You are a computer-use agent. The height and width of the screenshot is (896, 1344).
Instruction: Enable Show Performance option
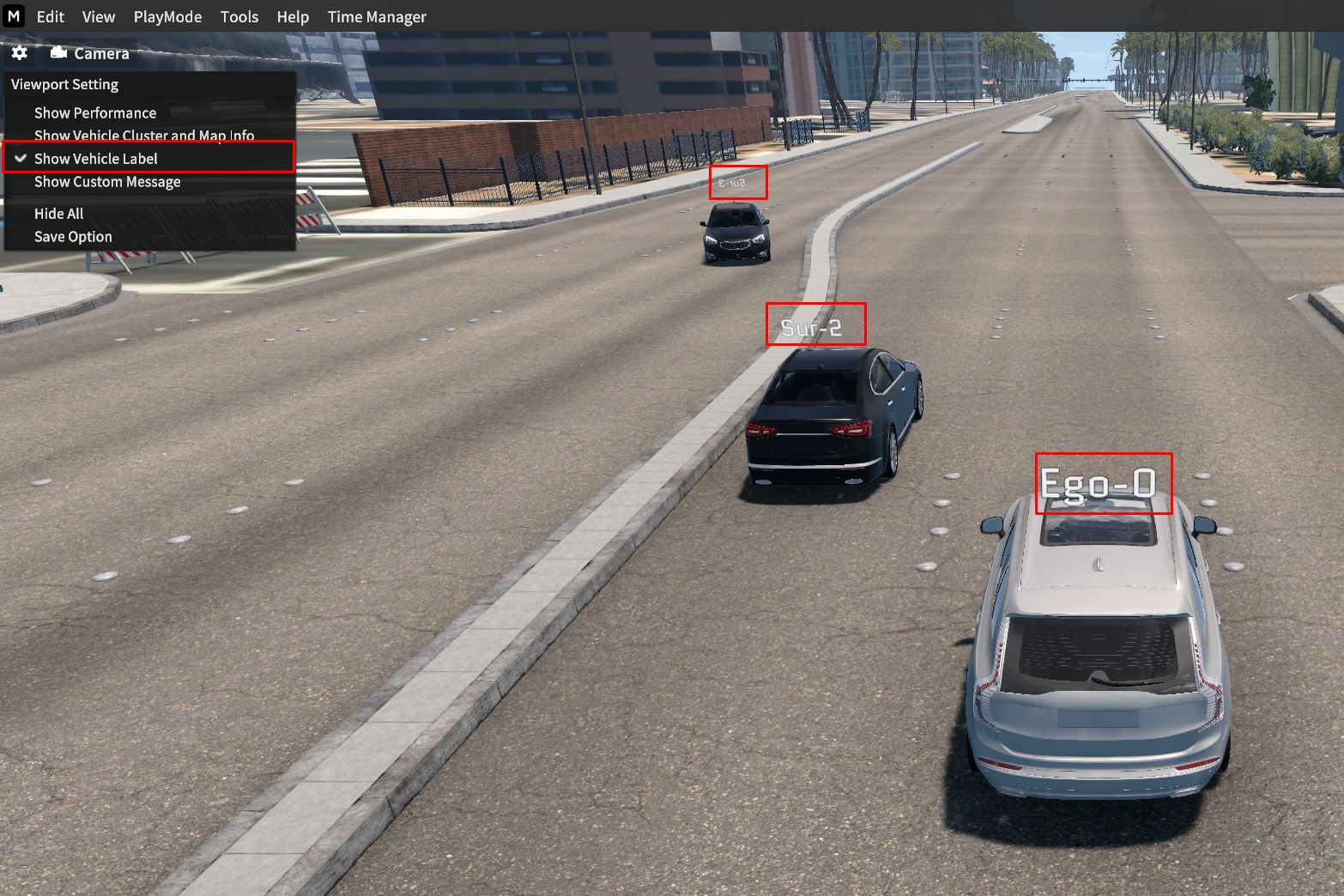[95, 113]
